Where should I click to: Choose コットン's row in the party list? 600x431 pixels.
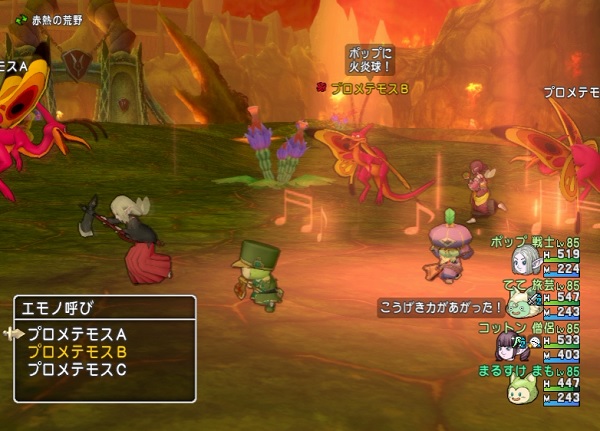click(x=535, y=341)
